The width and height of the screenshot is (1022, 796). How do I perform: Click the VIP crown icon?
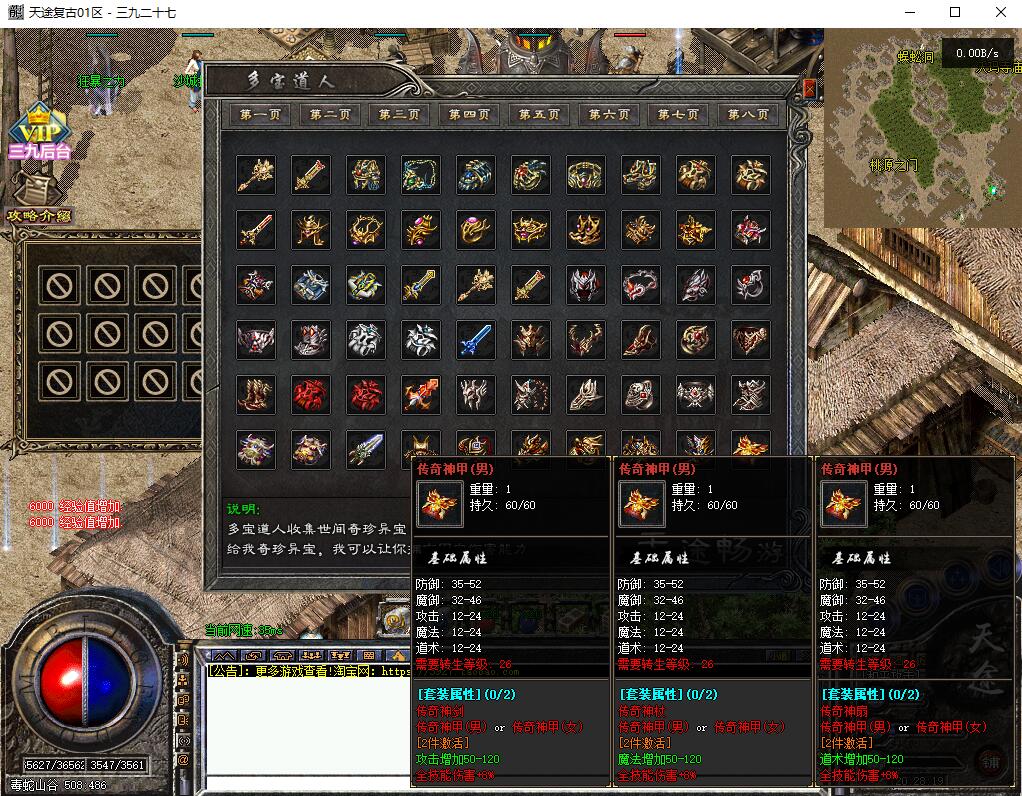[x=38, y=125]
